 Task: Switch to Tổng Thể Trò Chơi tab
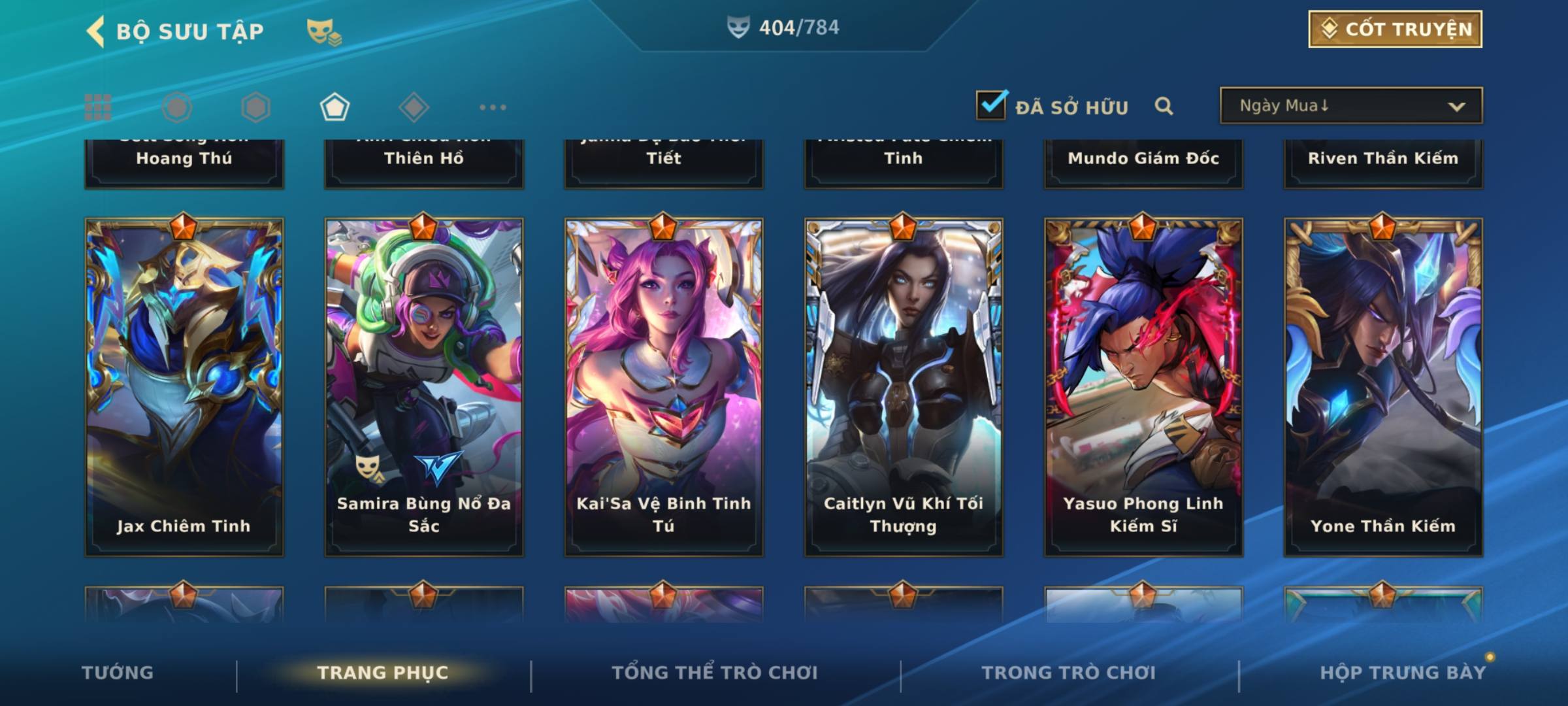[714, 673]
